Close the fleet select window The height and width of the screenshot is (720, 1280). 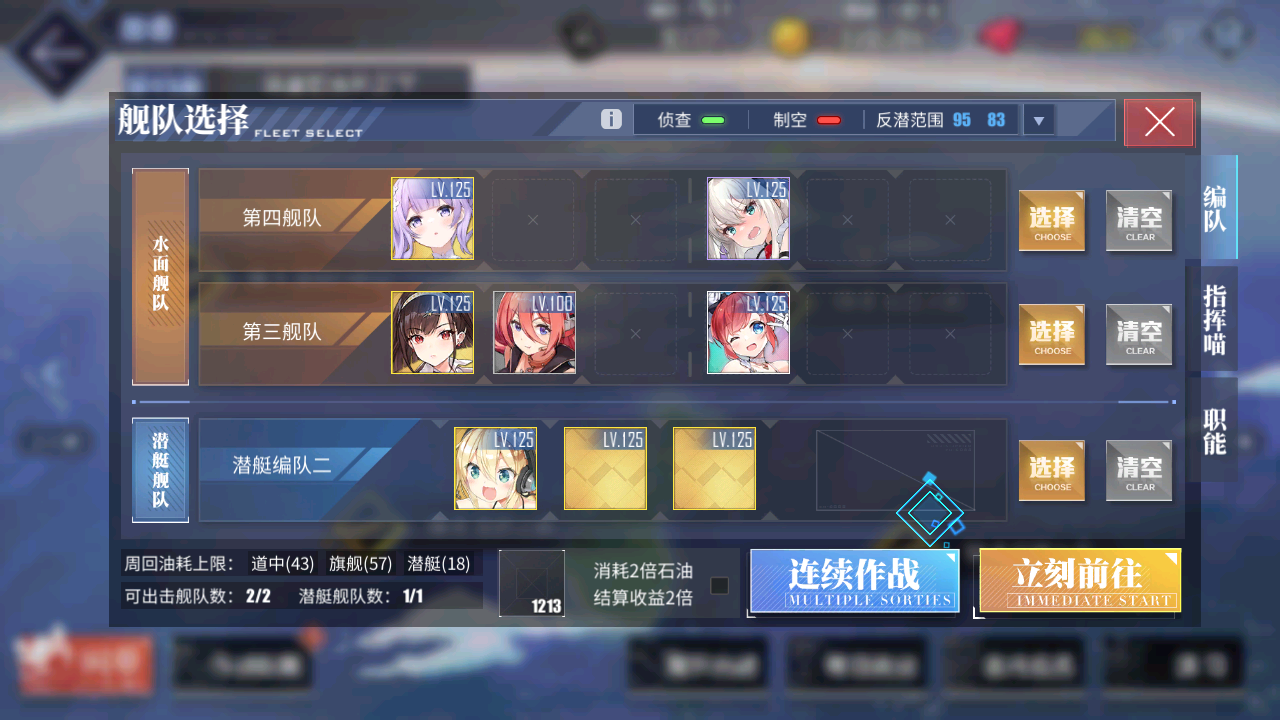[1159, 122]
